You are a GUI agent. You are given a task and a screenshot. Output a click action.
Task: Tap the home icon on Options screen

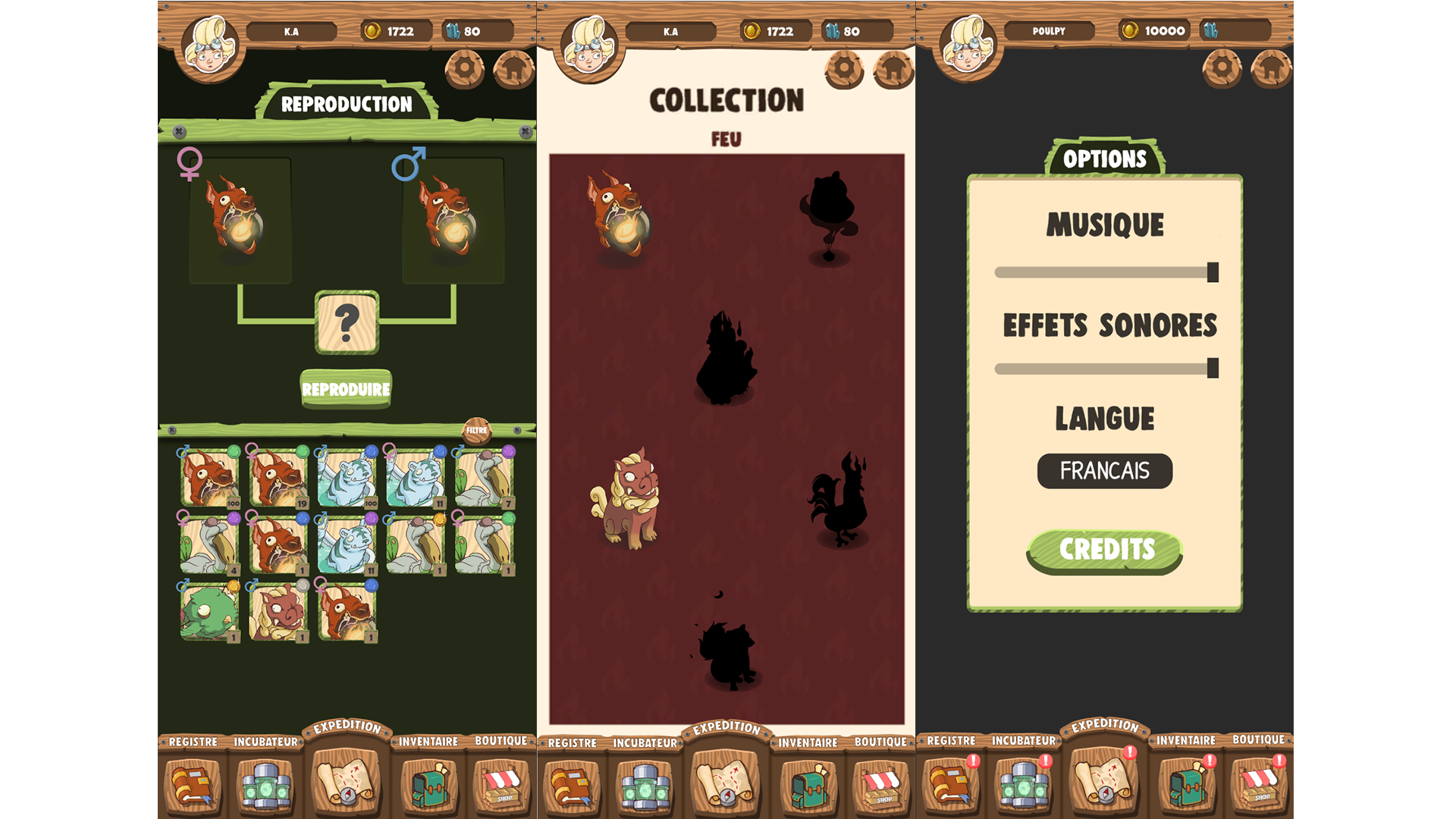(1272, 70)
